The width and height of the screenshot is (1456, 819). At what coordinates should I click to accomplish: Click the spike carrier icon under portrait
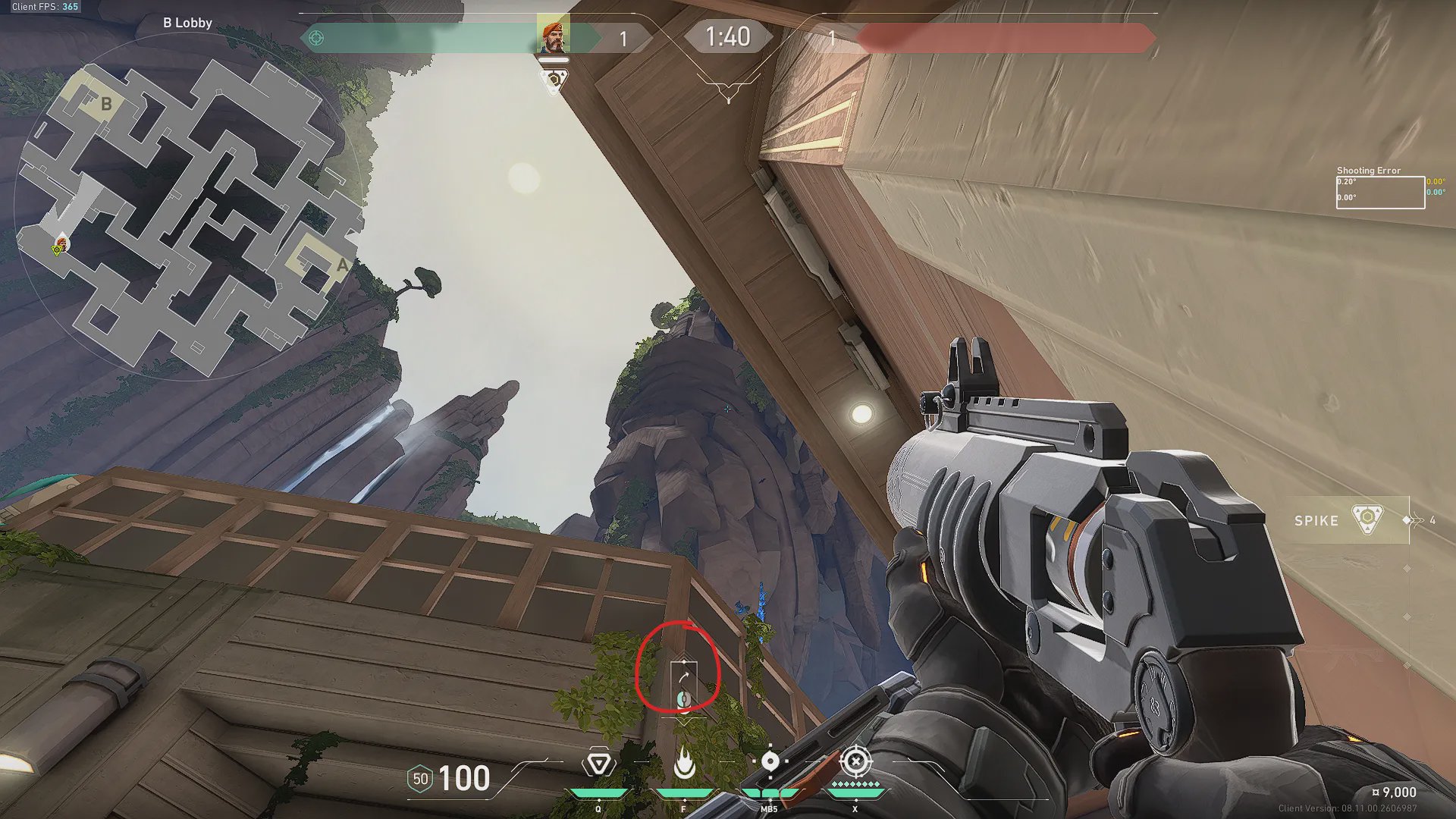tap(554, 80)
